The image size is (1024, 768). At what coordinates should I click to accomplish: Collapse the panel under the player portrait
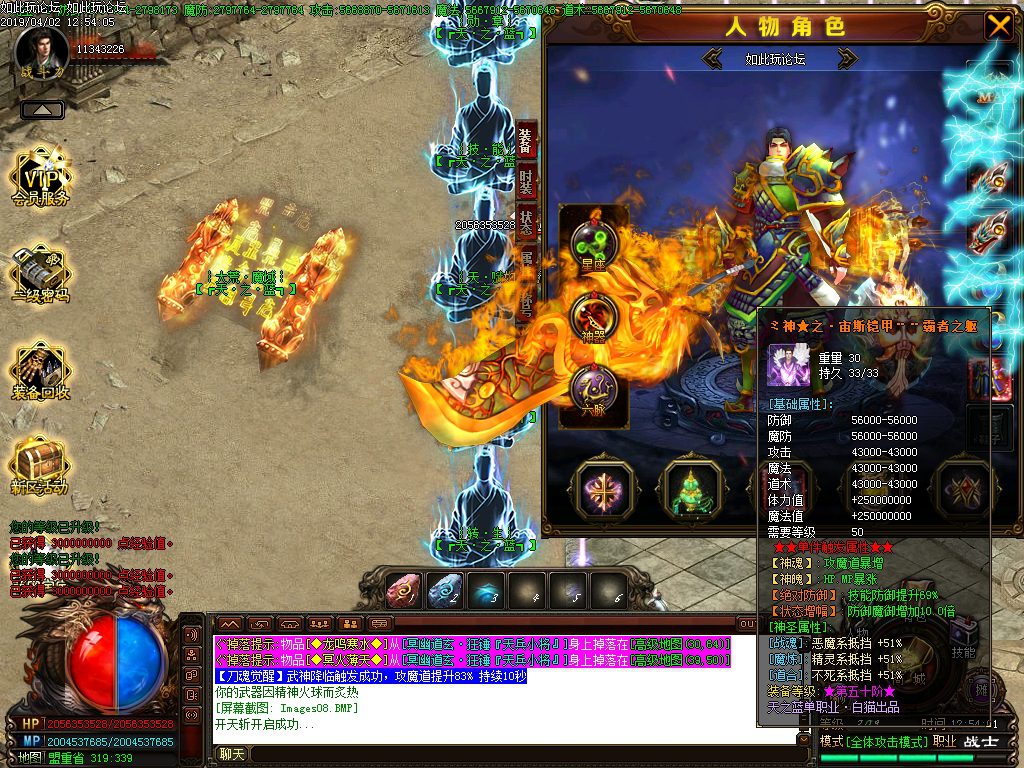point(42,110)
